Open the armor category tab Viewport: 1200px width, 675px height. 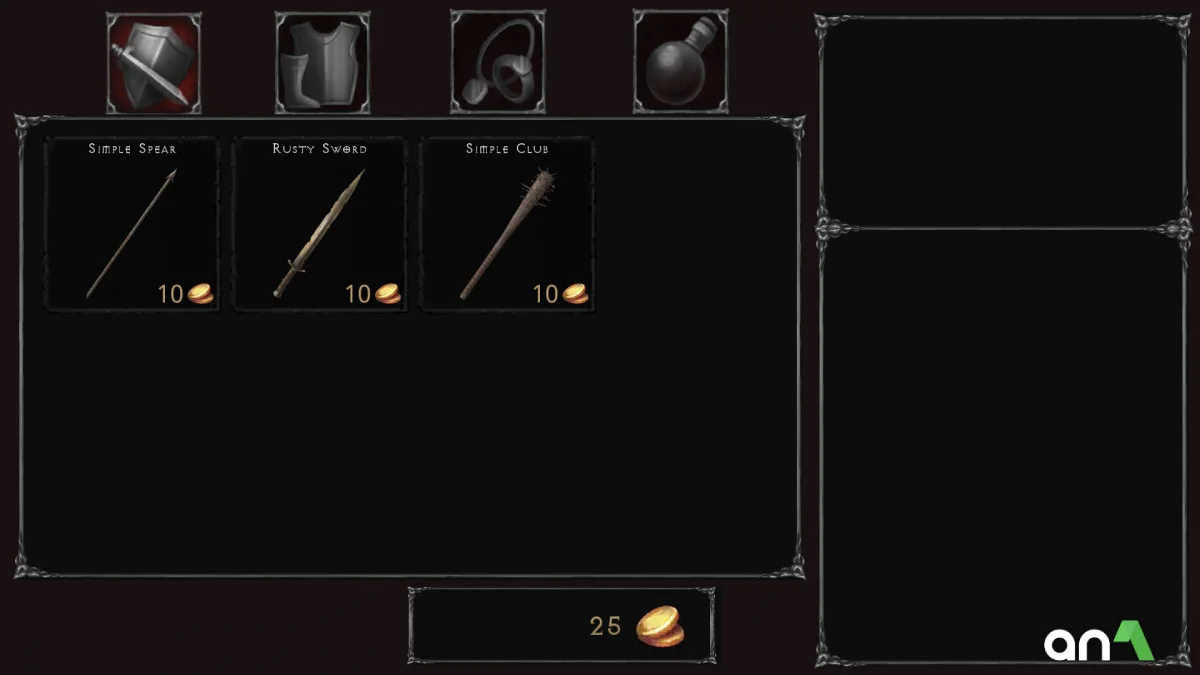point(322,62)
